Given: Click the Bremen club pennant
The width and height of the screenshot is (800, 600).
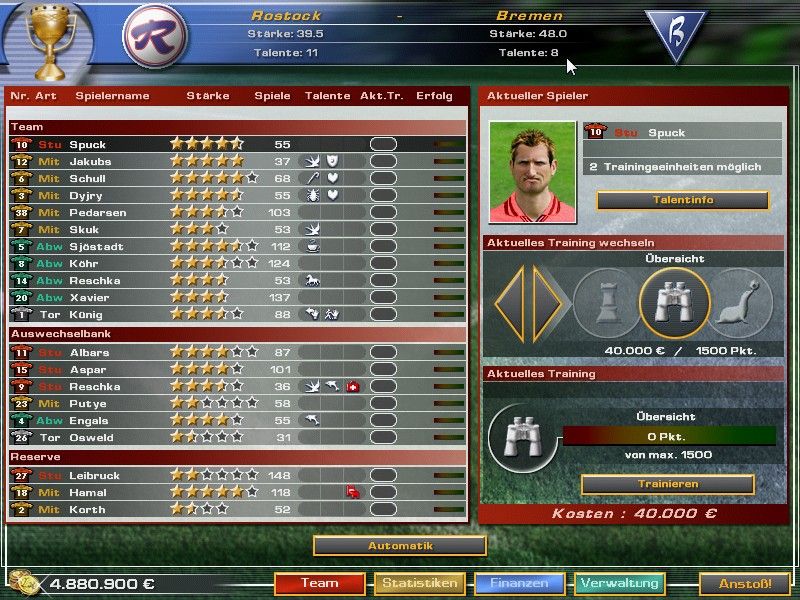Looking at the screenshot, I should pyautogui.click(x=674, y=35).
